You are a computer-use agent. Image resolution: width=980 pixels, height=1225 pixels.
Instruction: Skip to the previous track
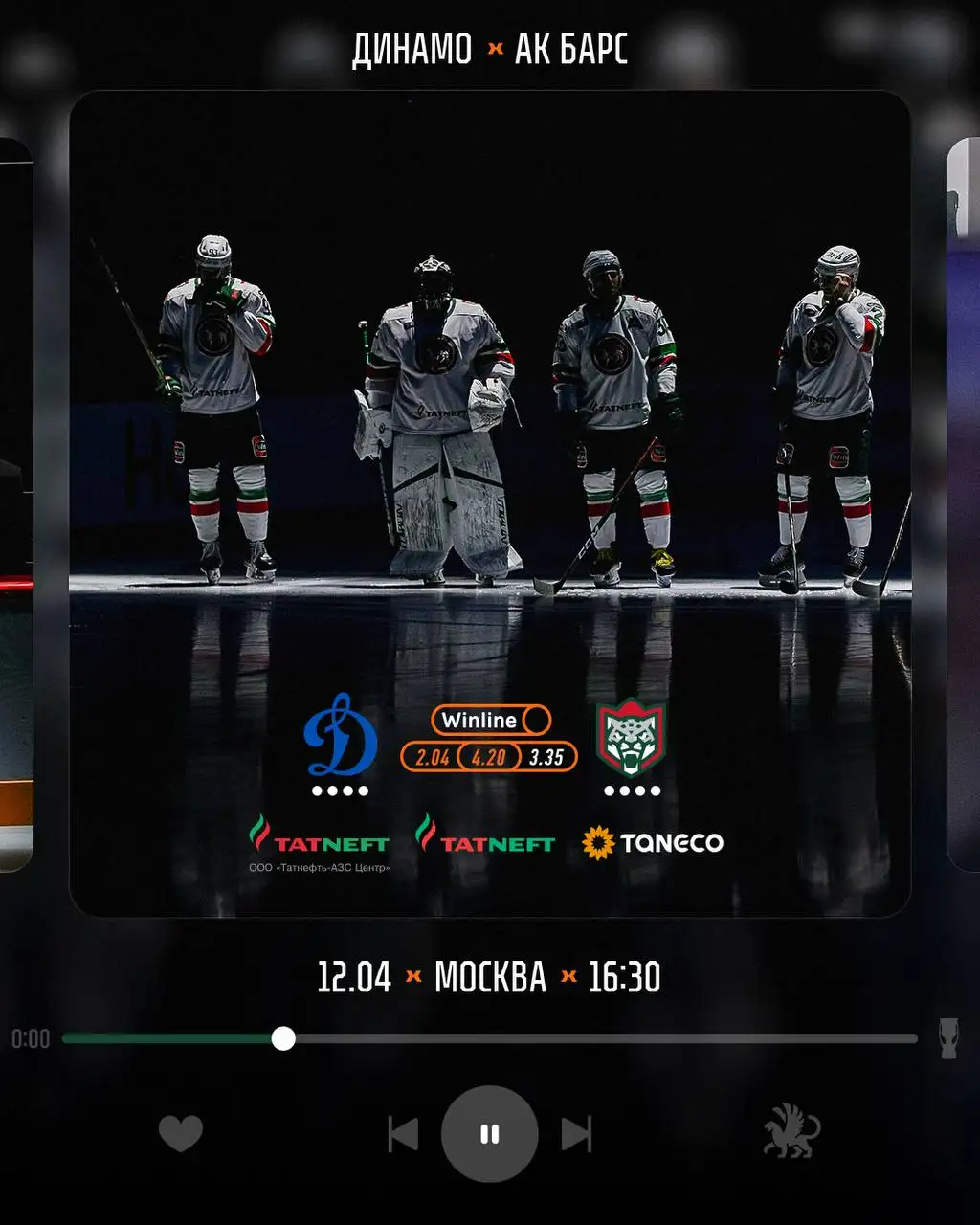point(403,1134)
